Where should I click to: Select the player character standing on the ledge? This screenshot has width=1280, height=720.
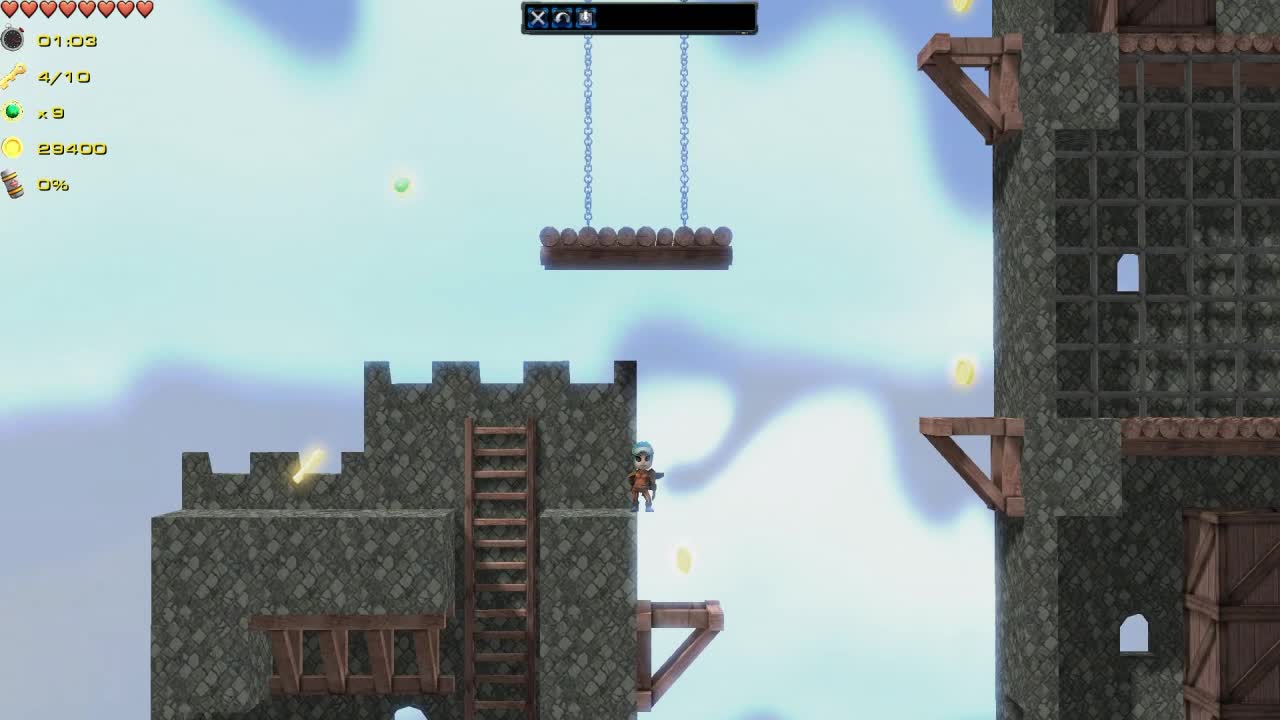pos(642,477)
